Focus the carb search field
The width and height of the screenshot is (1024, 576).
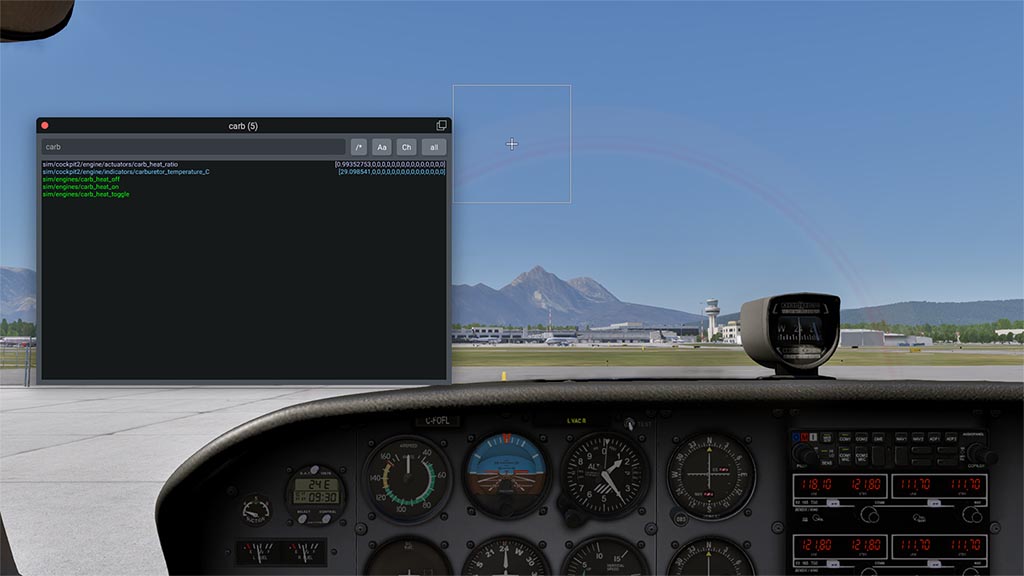(x=193, y=147)
